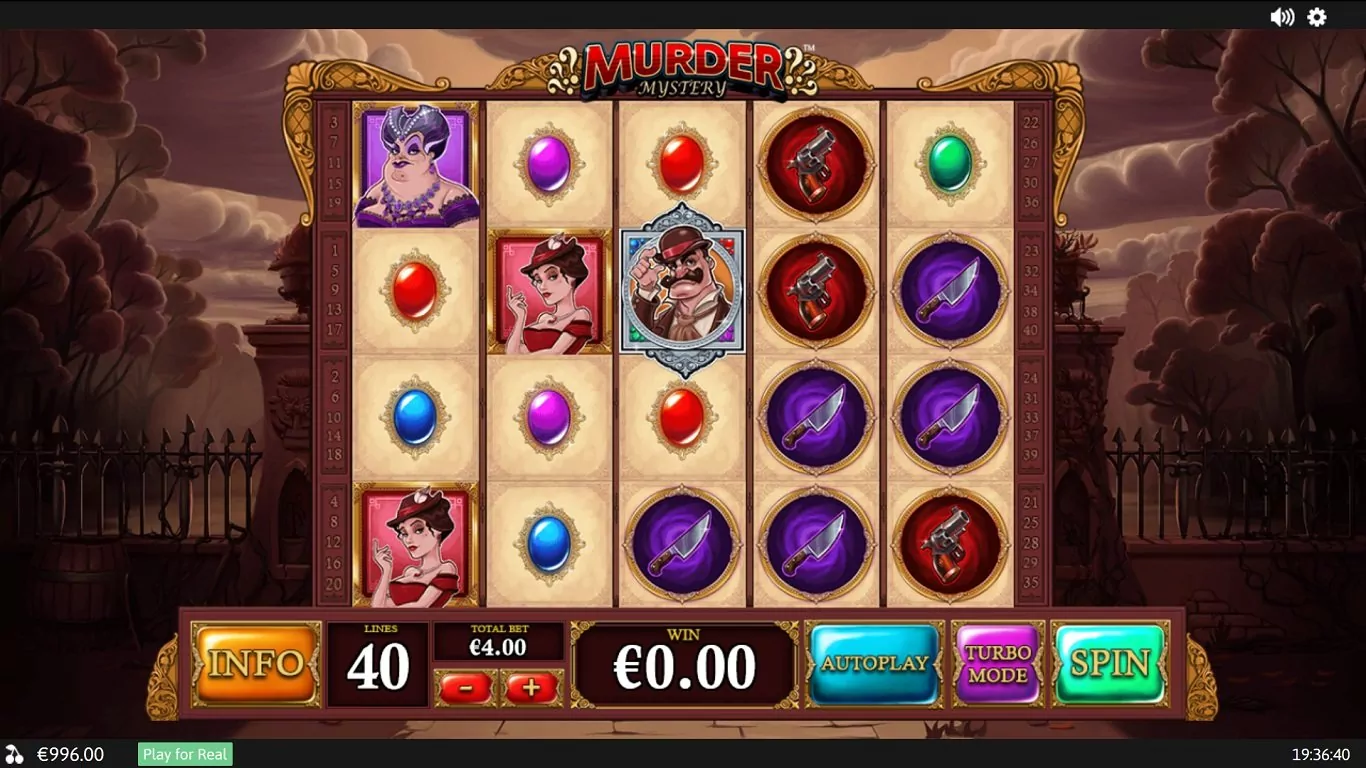Decrease total bet with the minus button
This screenshot has width=1366, height=768.
(465, 687)
